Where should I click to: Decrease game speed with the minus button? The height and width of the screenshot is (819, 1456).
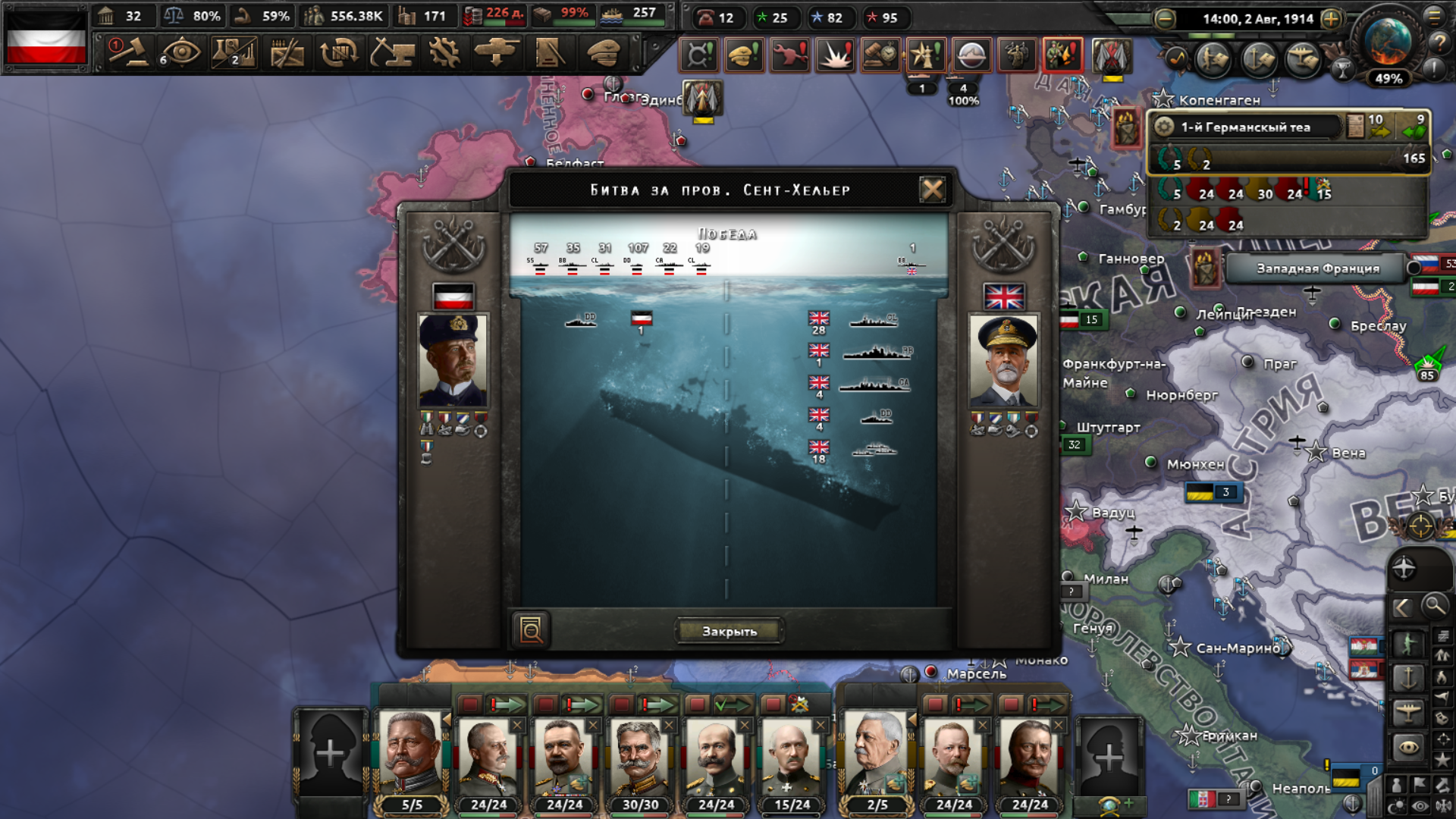click(1165, 19)
